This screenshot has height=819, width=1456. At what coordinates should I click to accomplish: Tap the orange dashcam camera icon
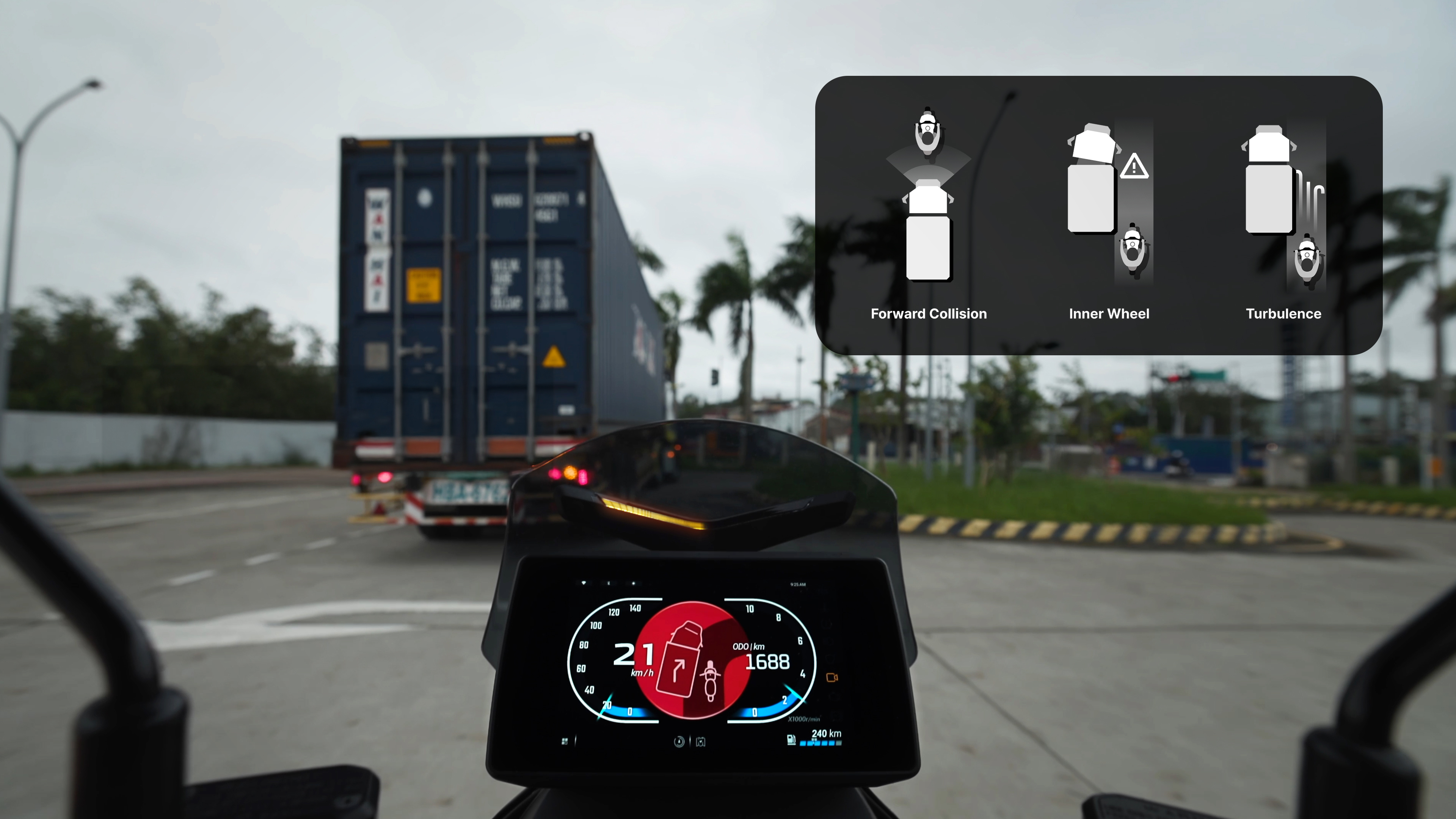(x=832, y=677)
